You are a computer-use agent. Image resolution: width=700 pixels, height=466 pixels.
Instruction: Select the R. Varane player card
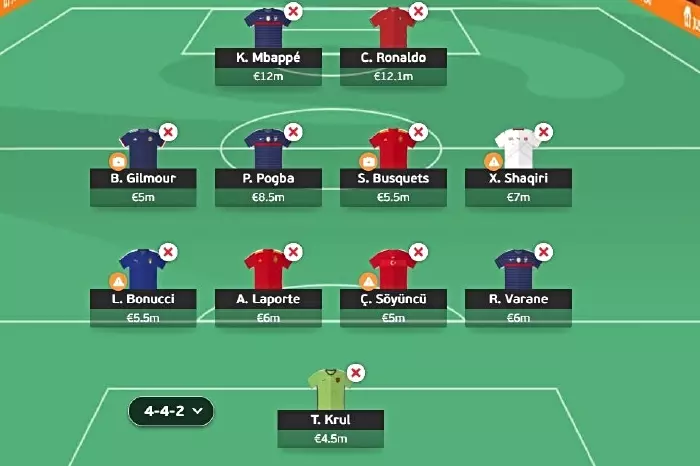(x=518, y=298)
